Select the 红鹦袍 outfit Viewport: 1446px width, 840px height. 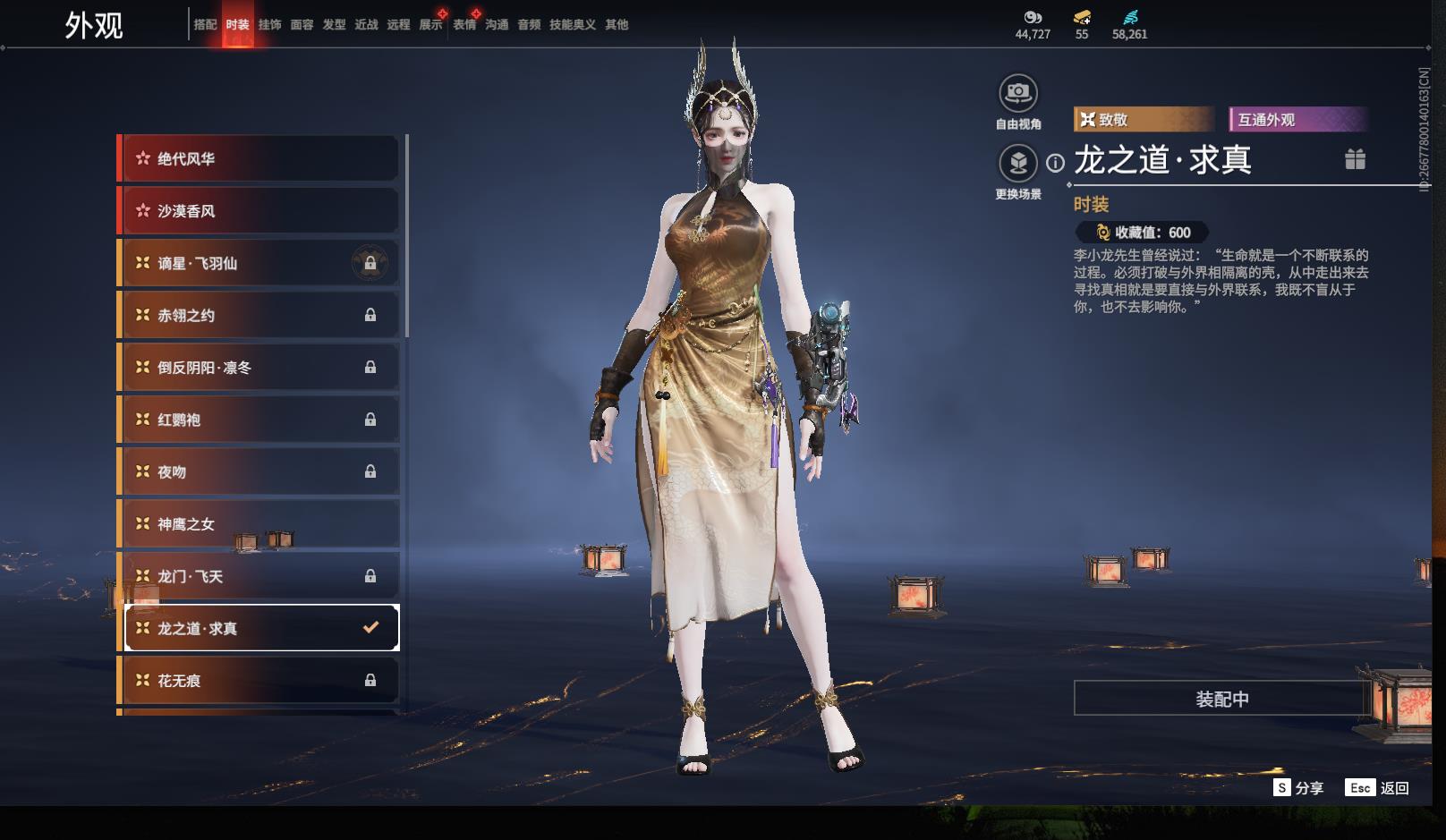259,420
